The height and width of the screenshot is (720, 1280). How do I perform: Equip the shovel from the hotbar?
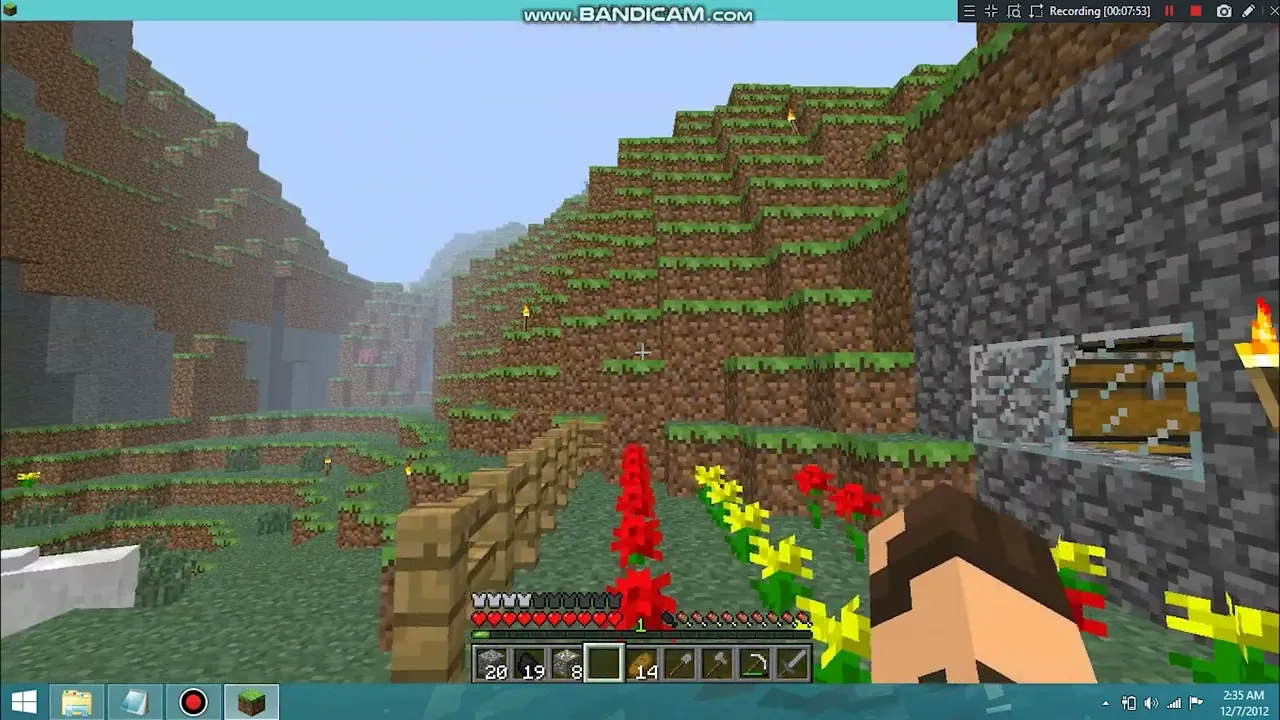pos(678,664)
